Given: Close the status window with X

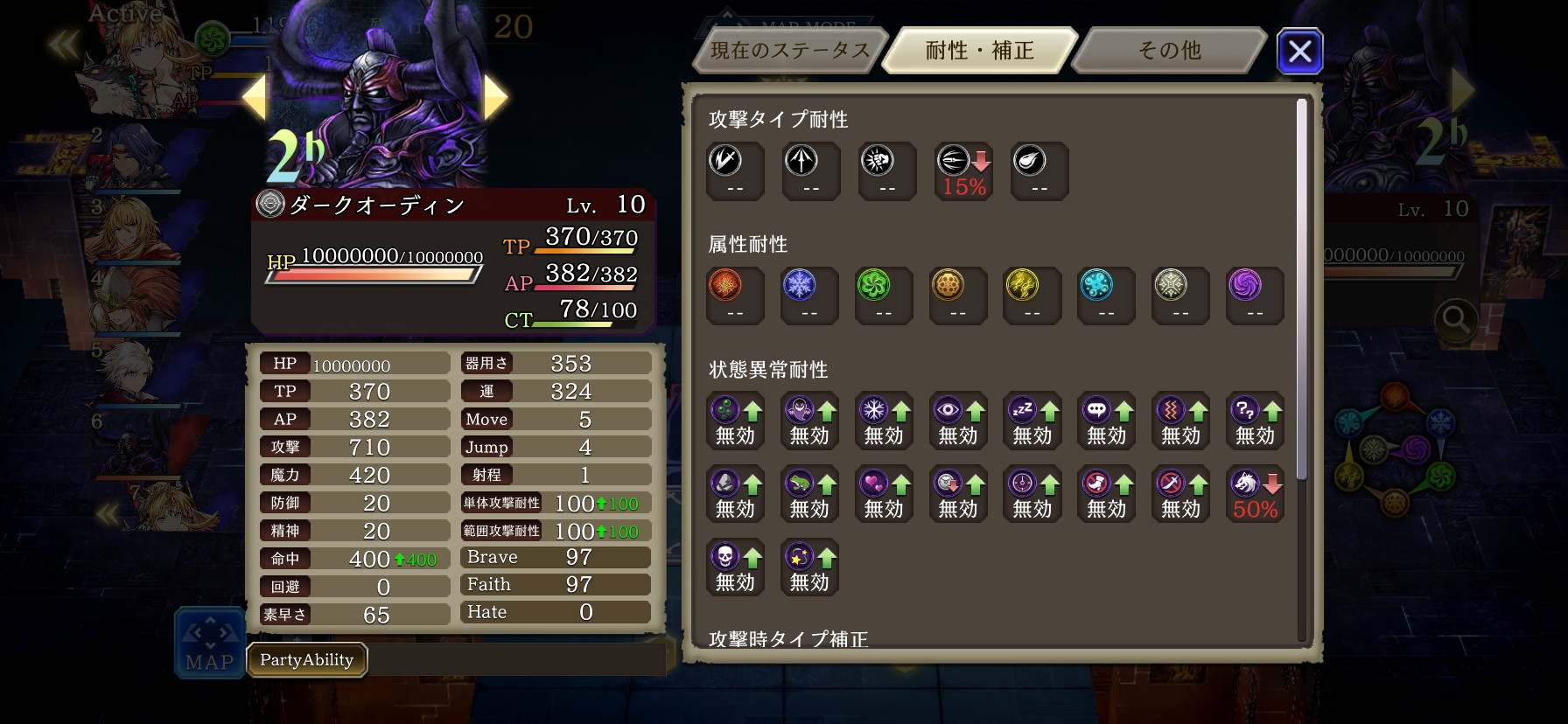Looking at the screenshot, I should pyautogui.click(x=1299, y=51).
